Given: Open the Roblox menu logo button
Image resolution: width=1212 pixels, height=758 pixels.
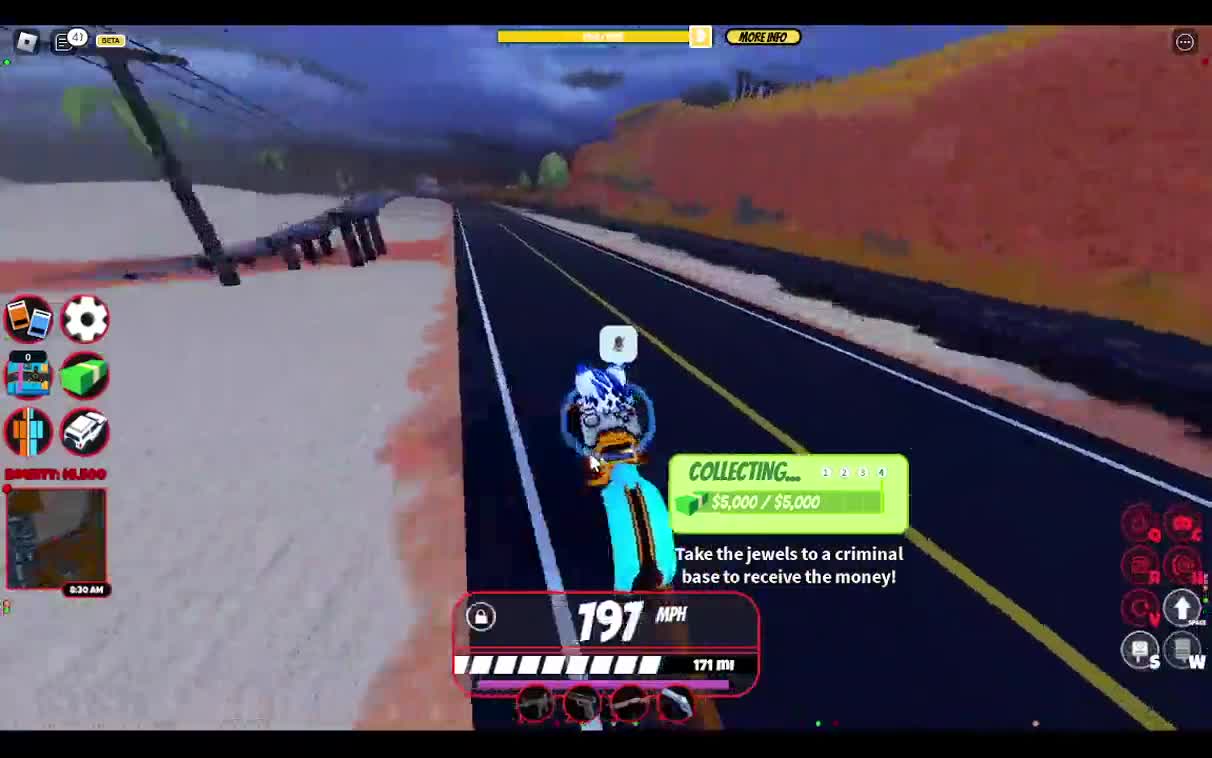Looking at the screenshot, I should [x=27, y=41].
